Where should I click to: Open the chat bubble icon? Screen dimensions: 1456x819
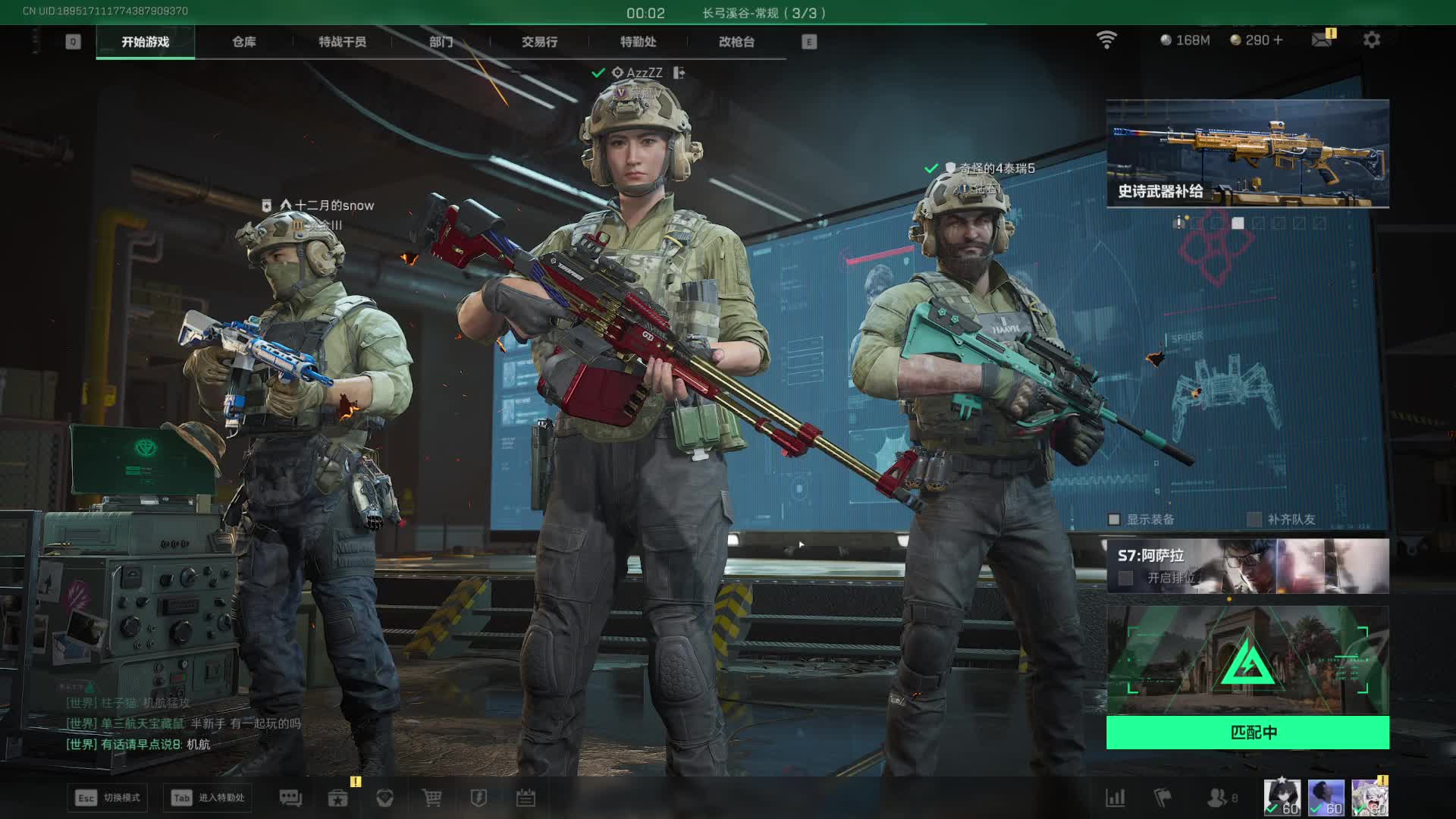[290, 798]
